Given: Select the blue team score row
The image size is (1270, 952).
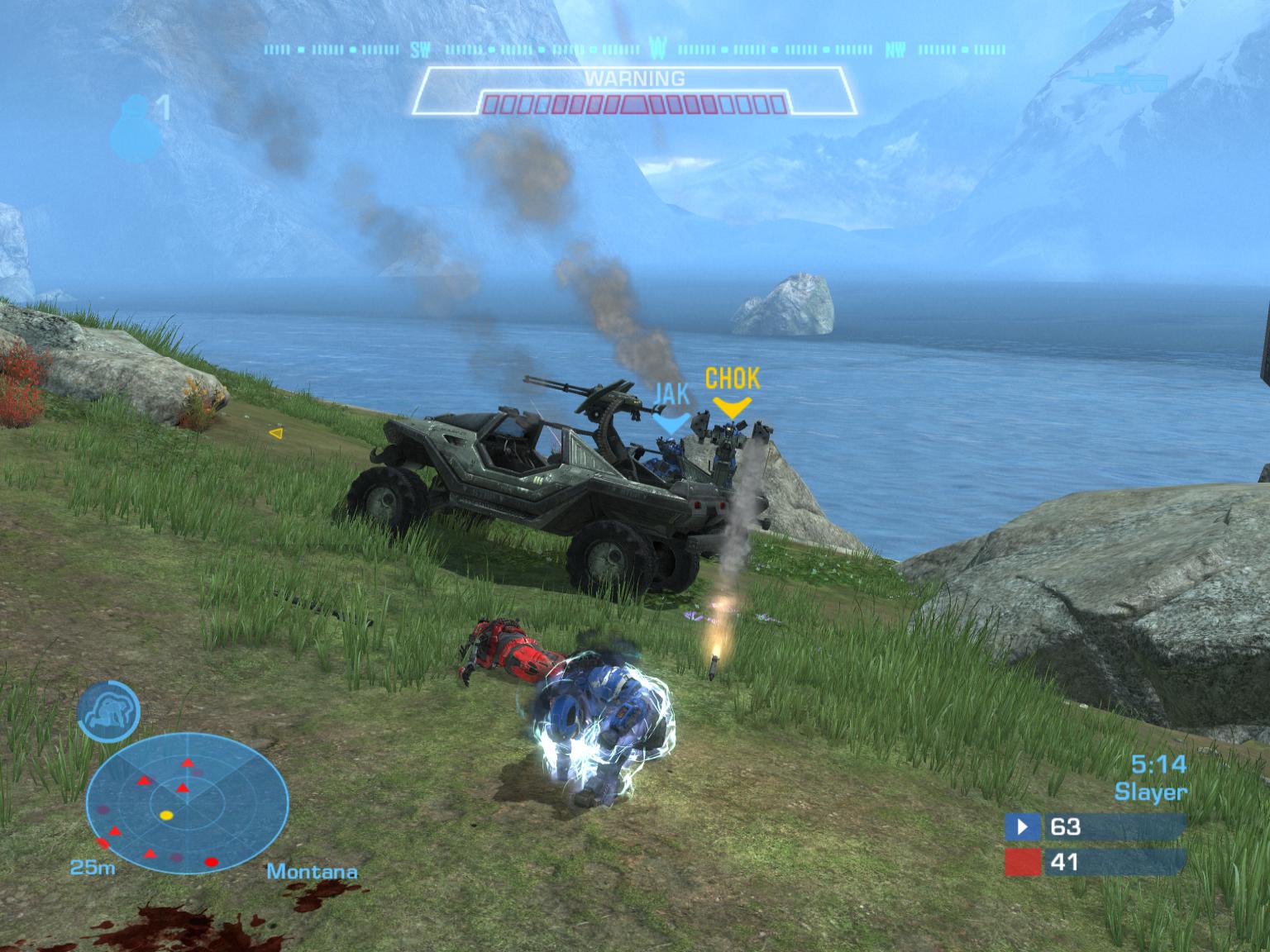Looking at the screenshot, I should pos(1095,826).
